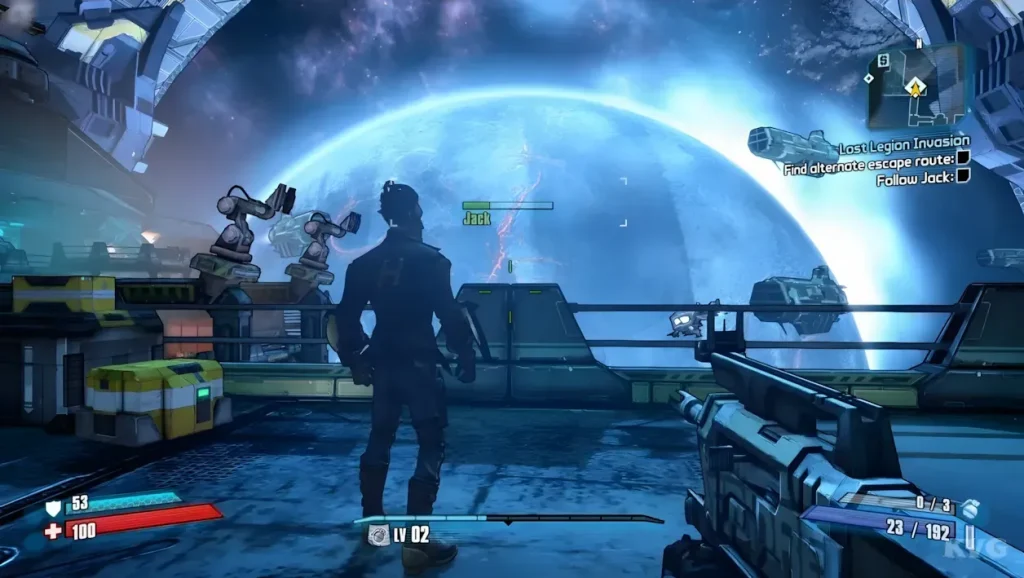
Task: Click the action skill icon beside LV 02
Action: pos(379,536)
